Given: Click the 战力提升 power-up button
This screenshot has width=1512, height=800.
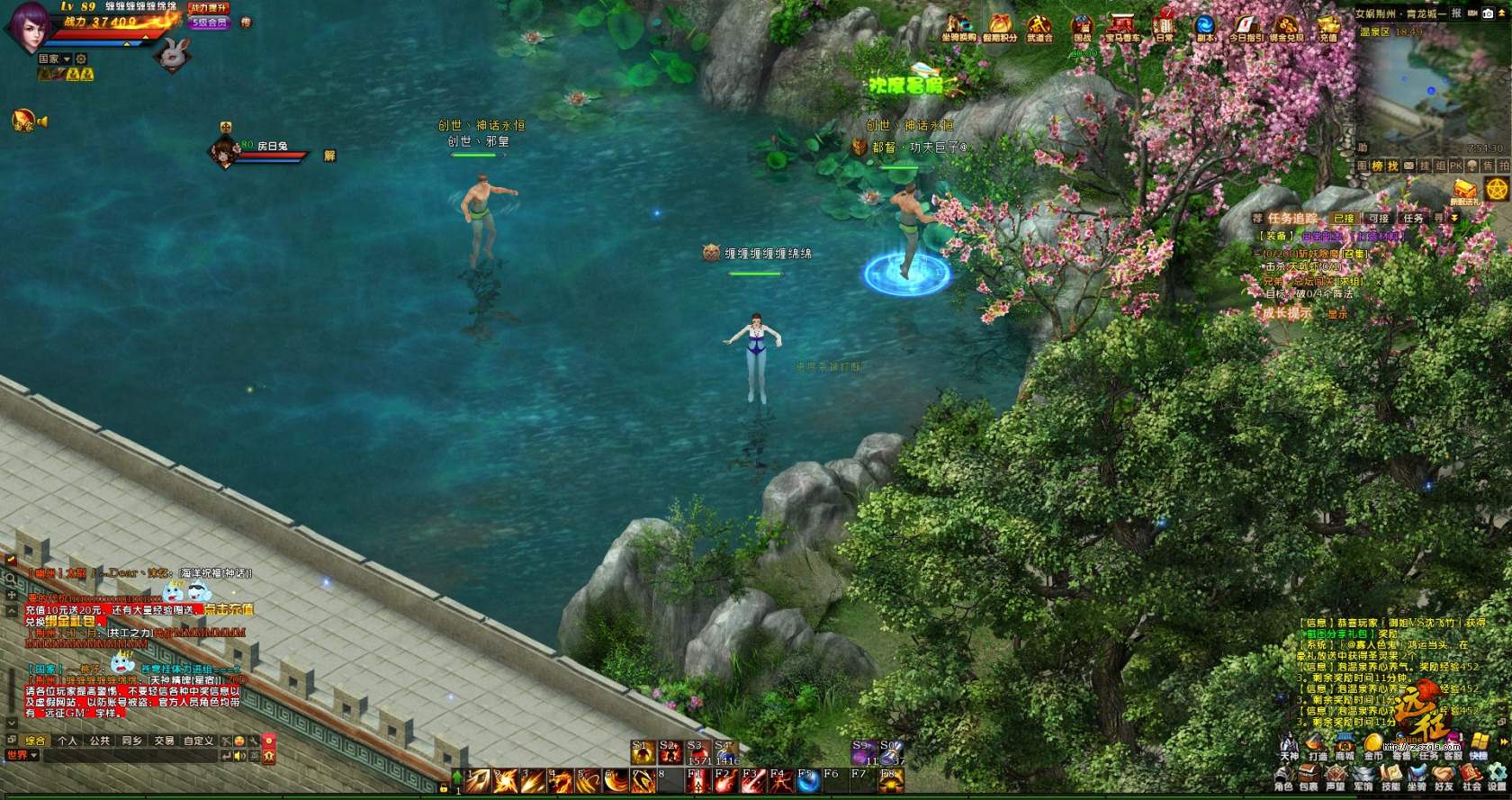Looking at the screenshot, I should (209, 8).
